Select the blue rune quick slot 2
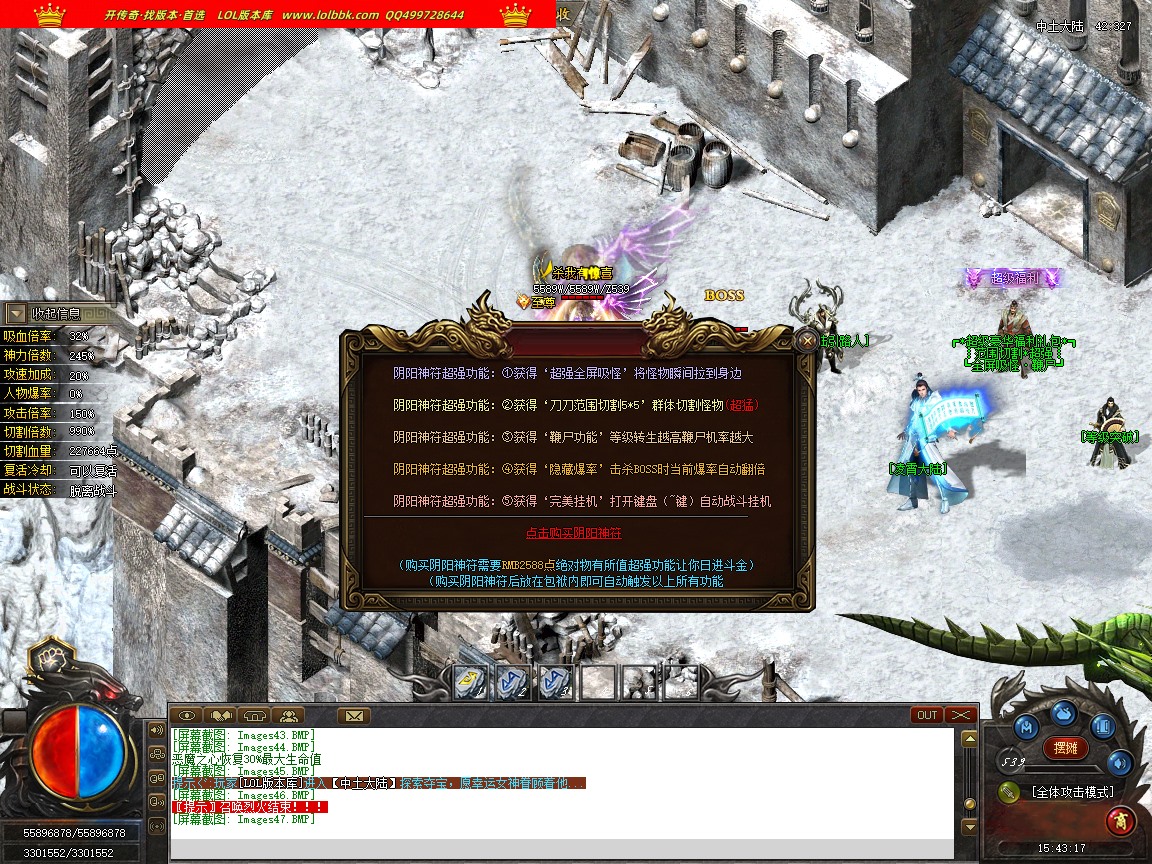Screen dimensions: 1152x864 coord(513,682)
